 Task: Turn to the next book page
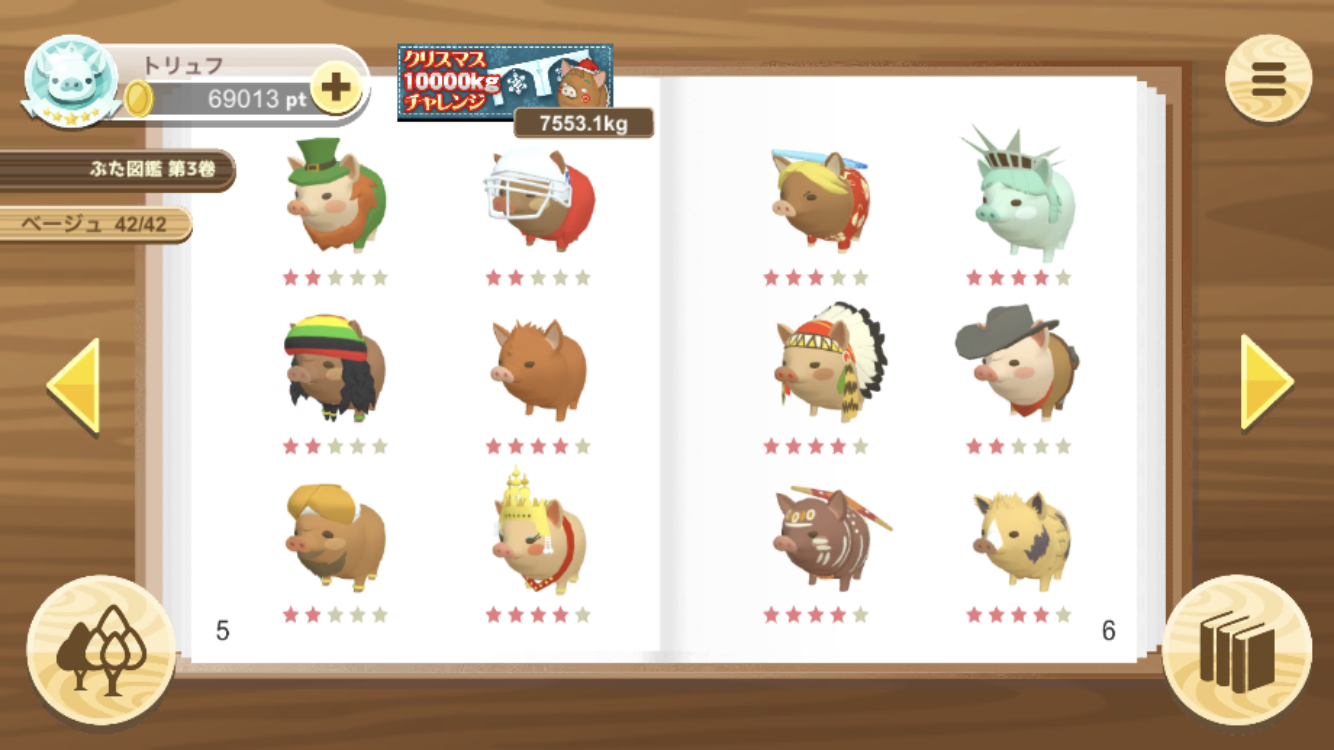point(1266,382)
